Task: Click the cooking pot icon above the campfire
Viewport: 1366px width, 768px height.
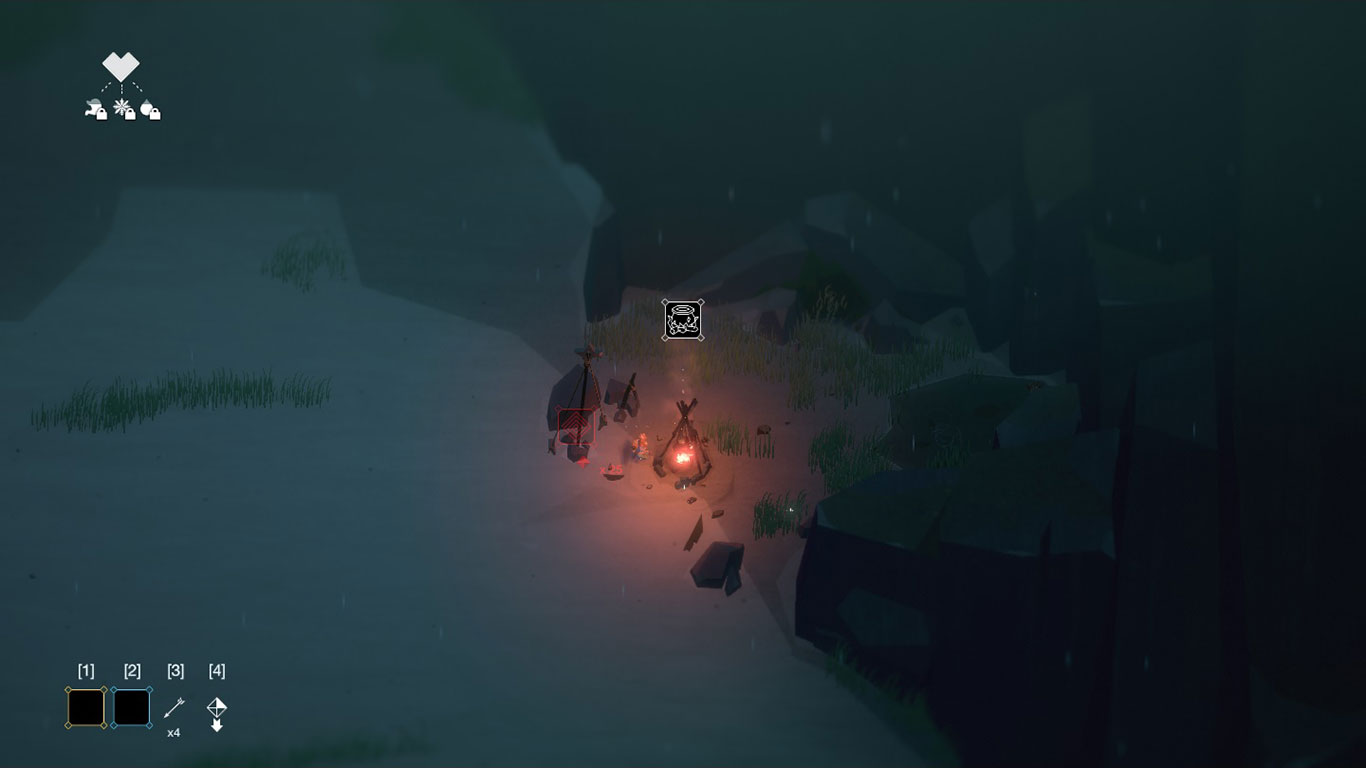Action: 682,320
